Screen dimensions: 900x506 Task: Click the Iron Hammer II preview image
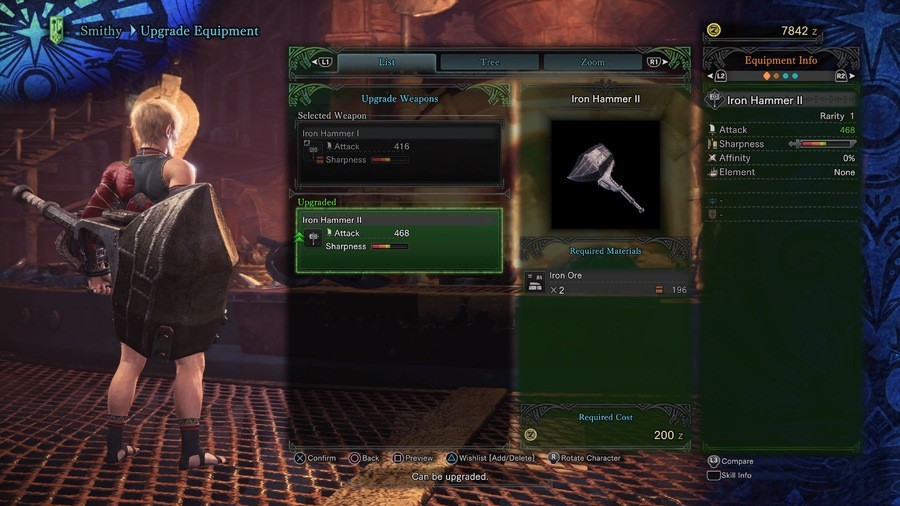(x=605, y=173)
